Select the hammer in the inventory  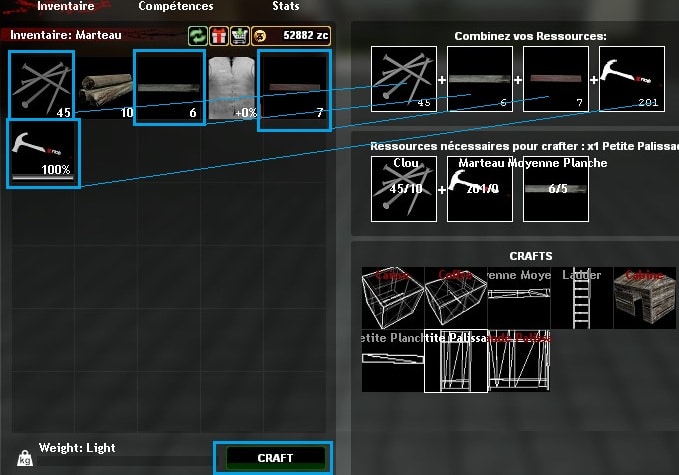click(x=42, y=151)
